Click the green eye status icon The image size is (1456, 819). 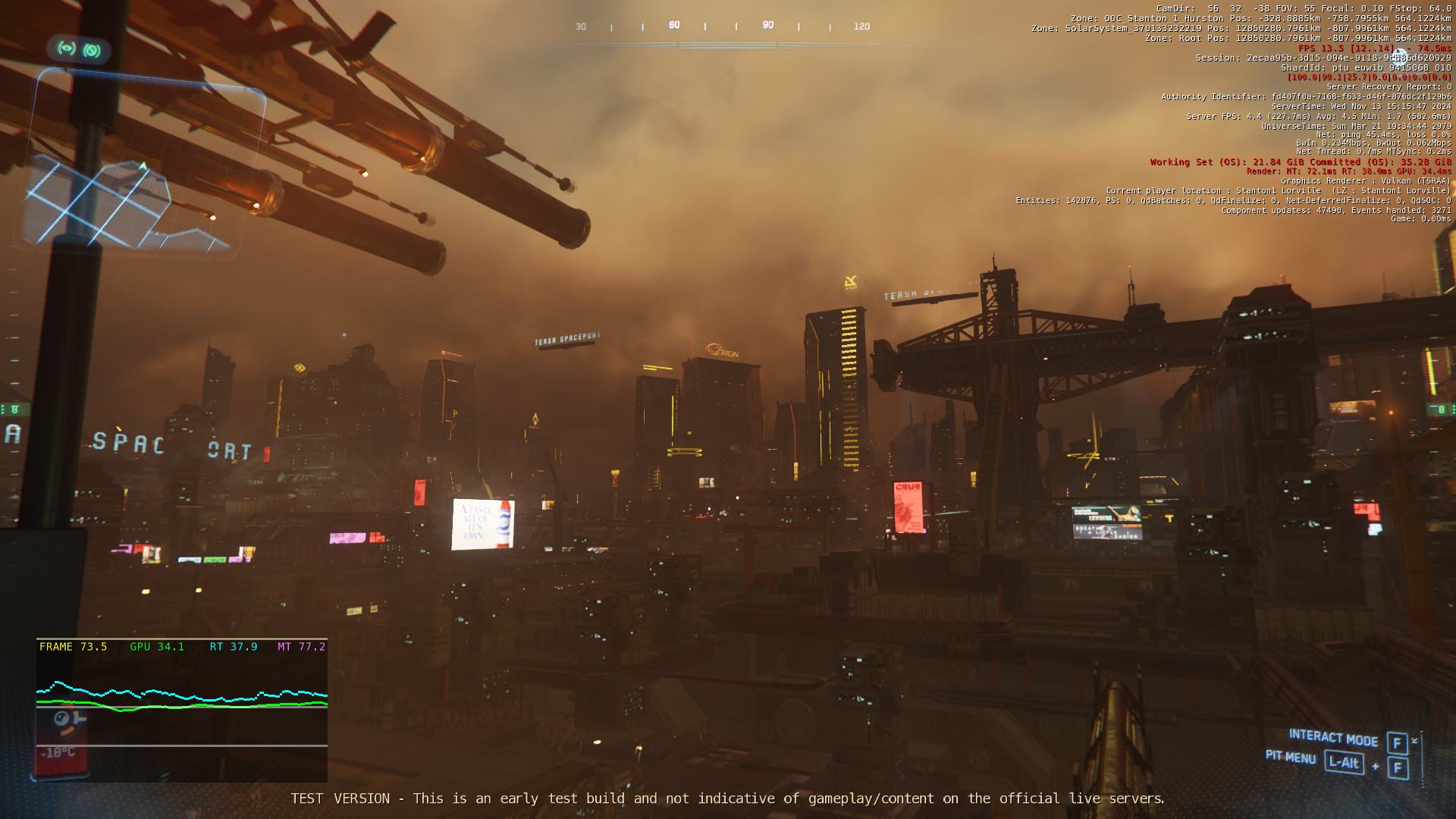[67, 49]
